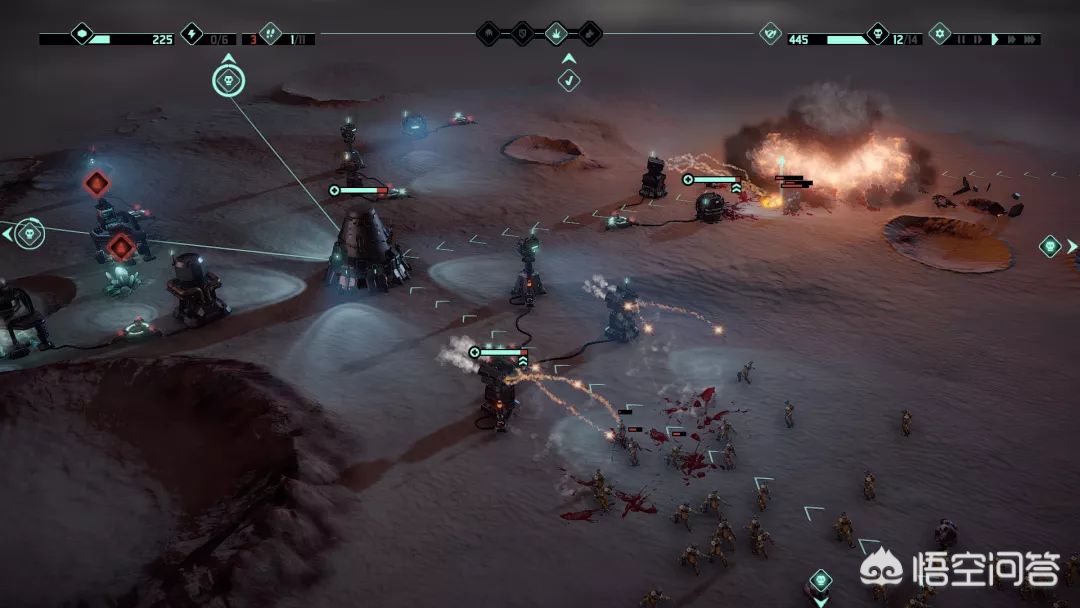The image size is (1080, 608).
Task: Select the skull marker at the bottom edge
Action: click(x=820, y=581)
